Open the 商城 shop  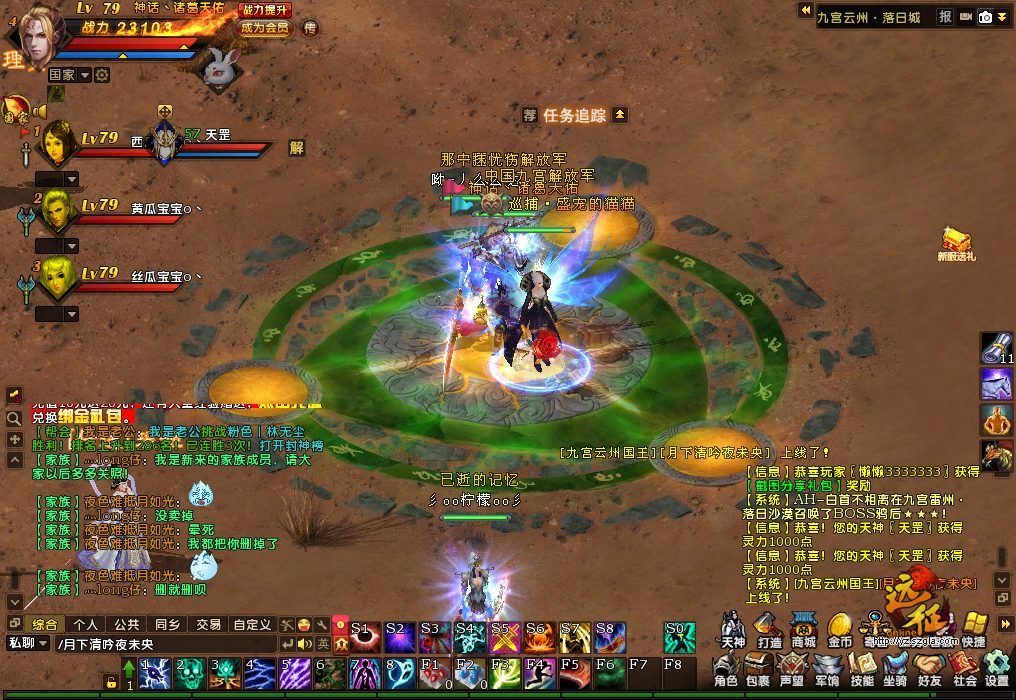(x=804, y=629)
